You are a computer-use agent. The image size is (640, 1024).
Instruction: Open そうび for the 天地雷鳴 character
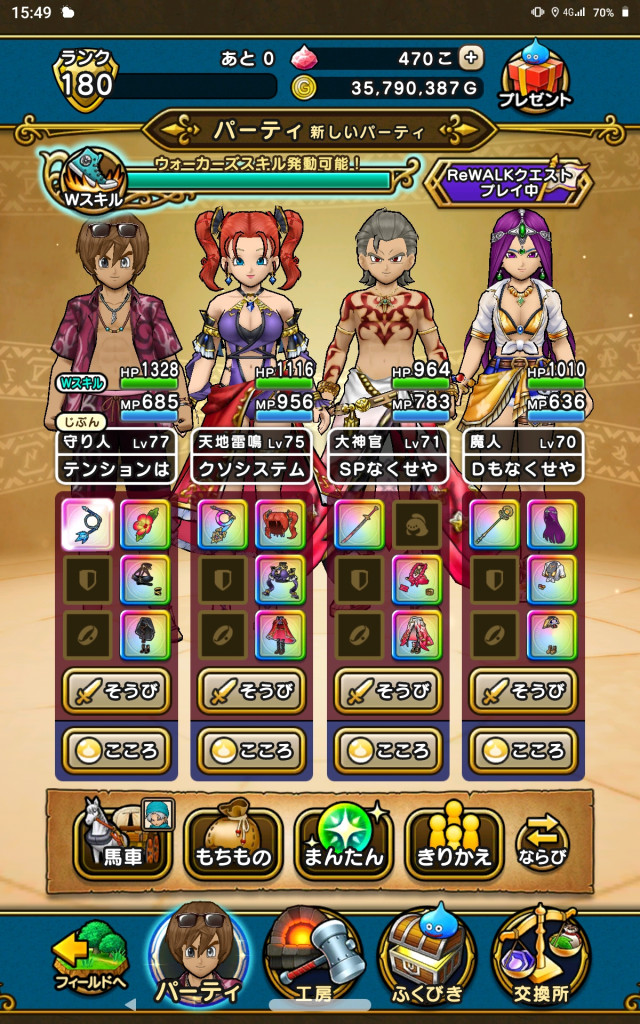coord(252,691)
